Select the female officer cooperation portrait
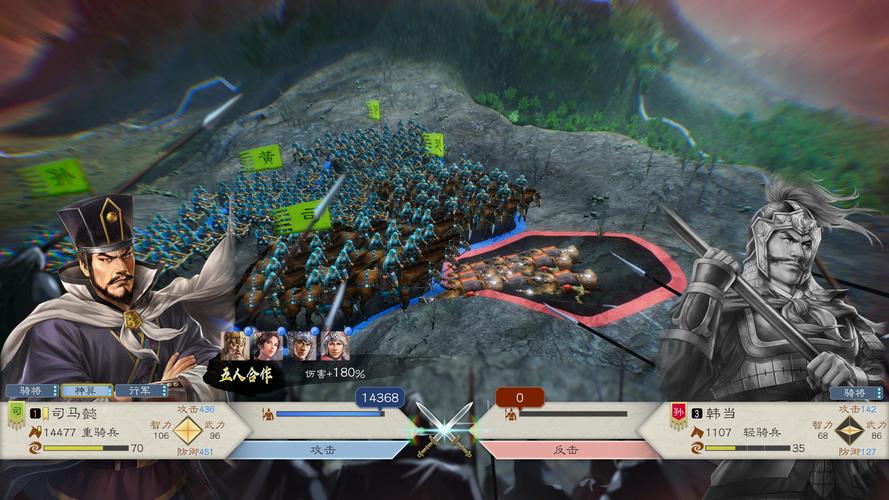This screenshot has height=500, width=889. click(x=267, y=345)
